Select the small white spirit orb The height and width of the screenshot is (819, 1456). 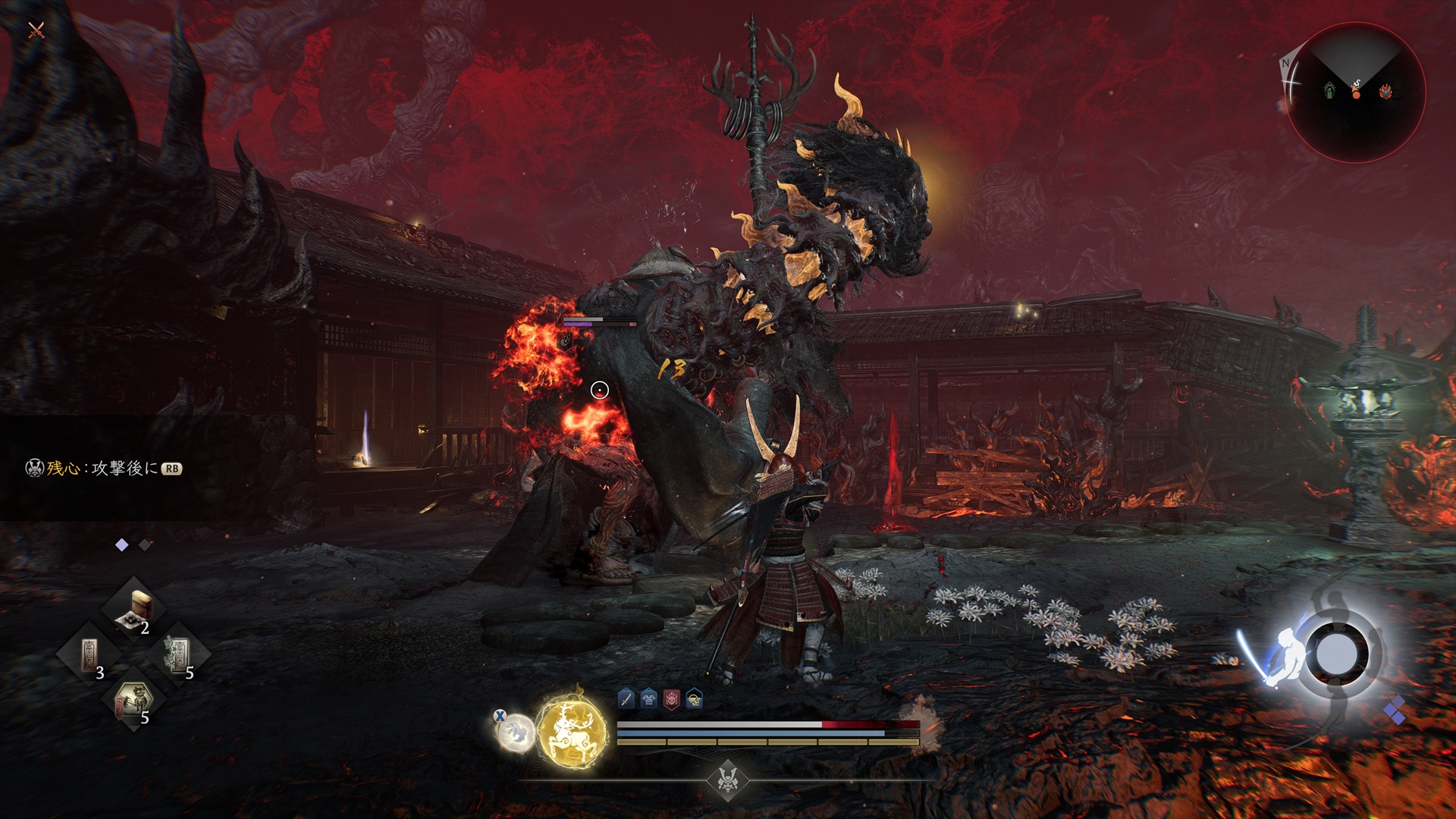click(514, 732)
